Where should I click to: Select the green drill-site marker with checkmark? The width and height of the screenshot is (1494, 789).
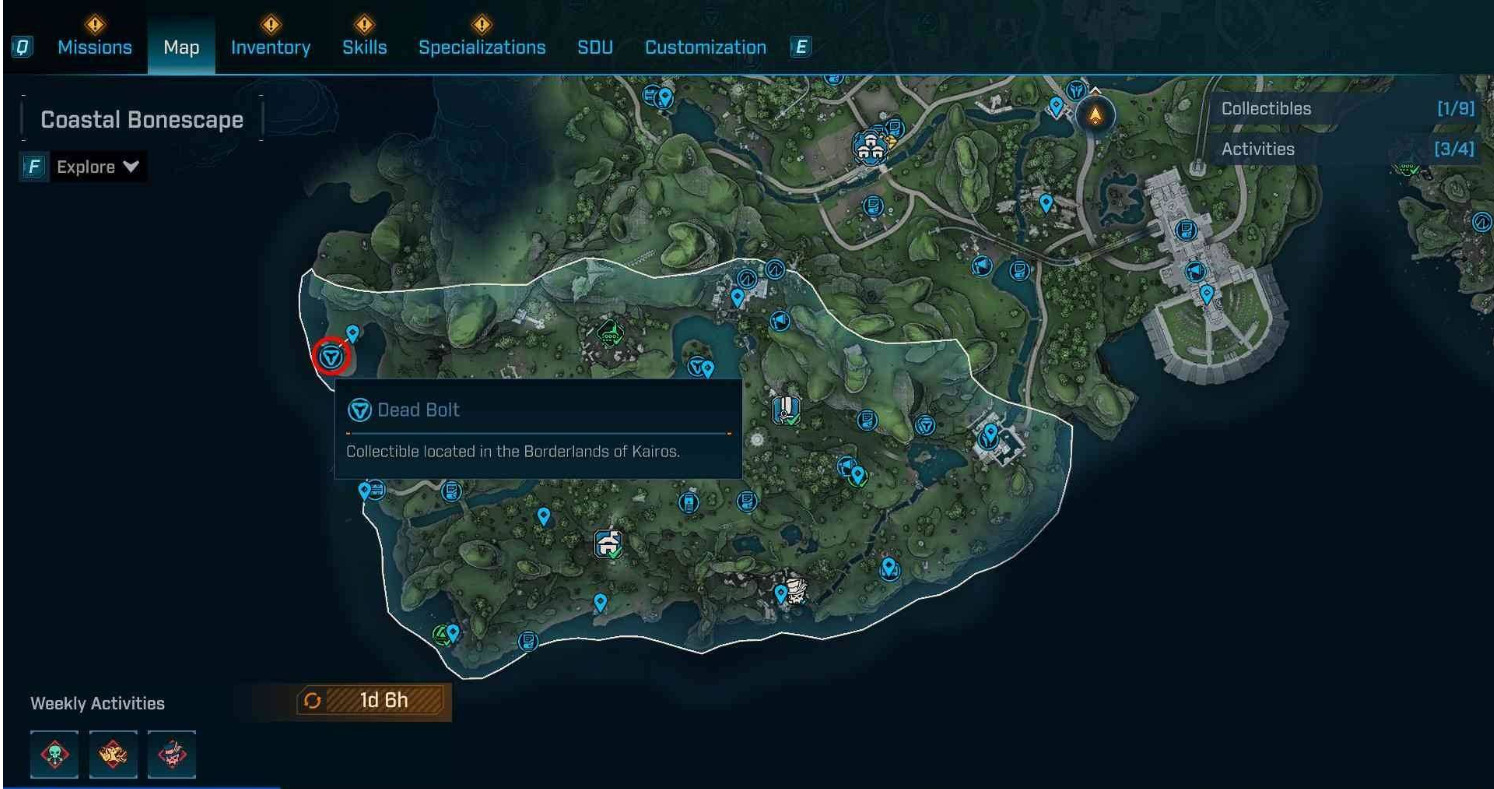coord(608,331)
